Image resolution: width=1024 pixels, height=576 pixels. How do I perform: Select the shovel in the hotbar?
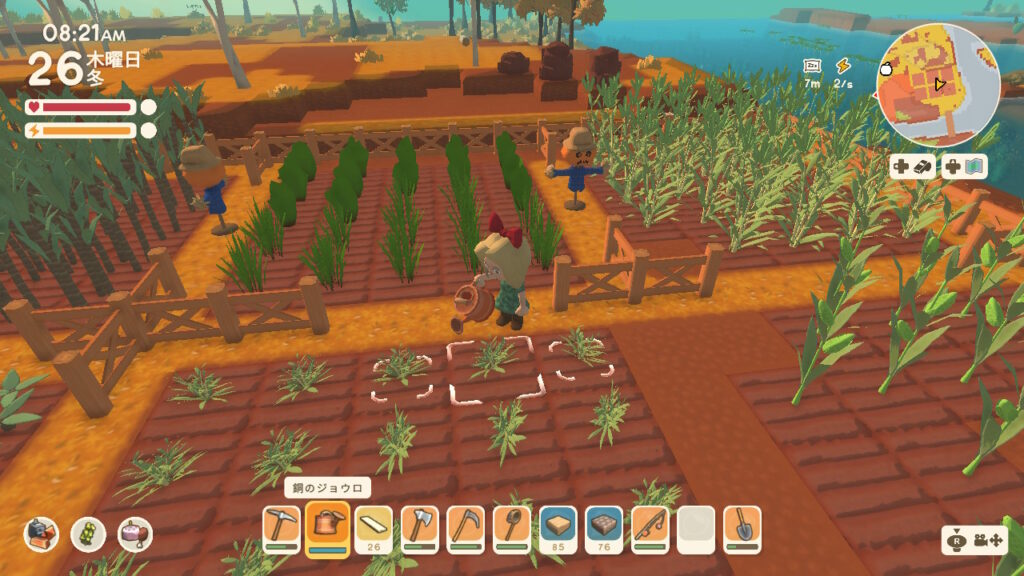[742, 525]
